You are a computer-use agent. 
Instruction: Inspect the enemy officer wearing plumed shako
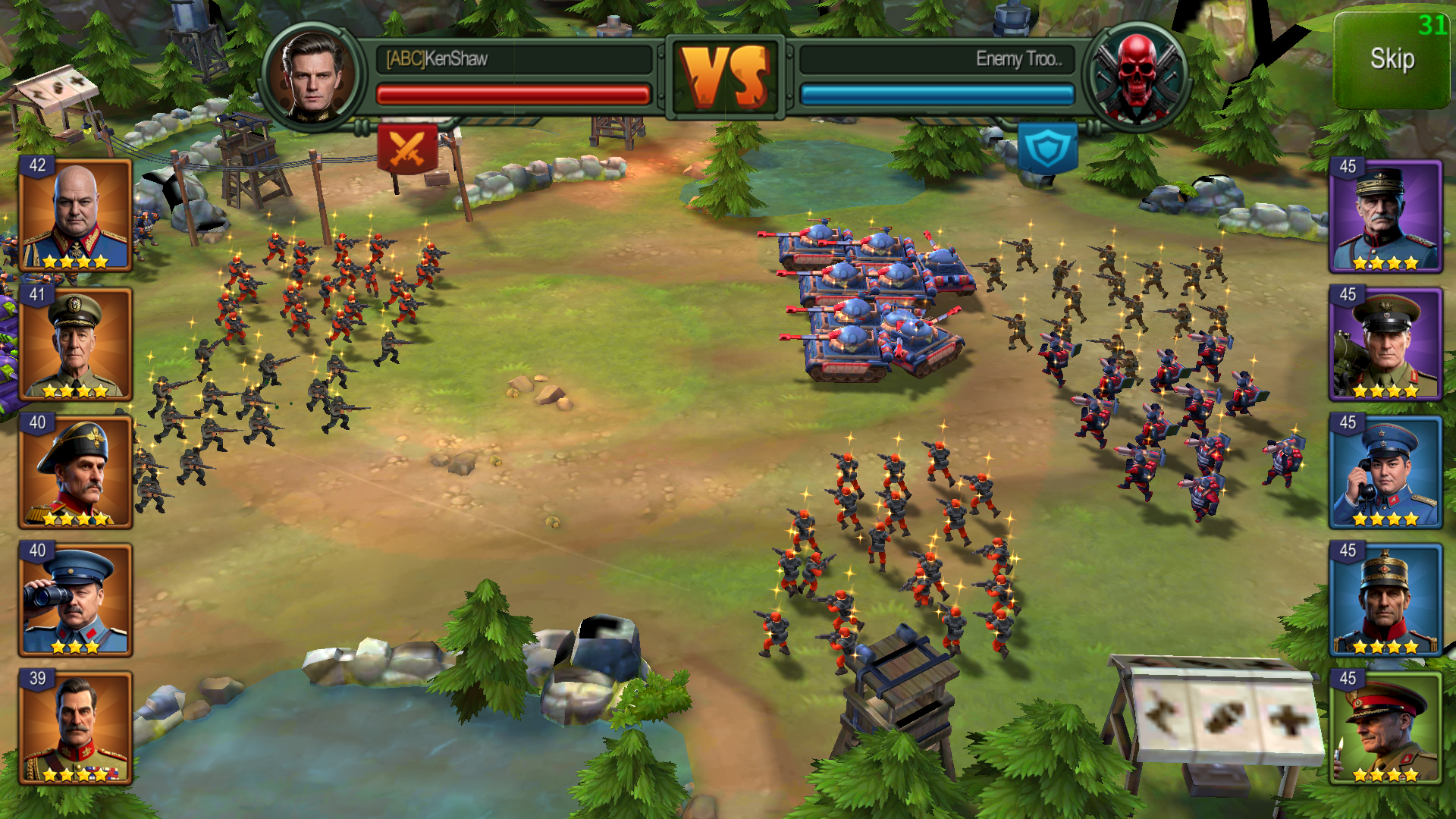point(1385,600)
